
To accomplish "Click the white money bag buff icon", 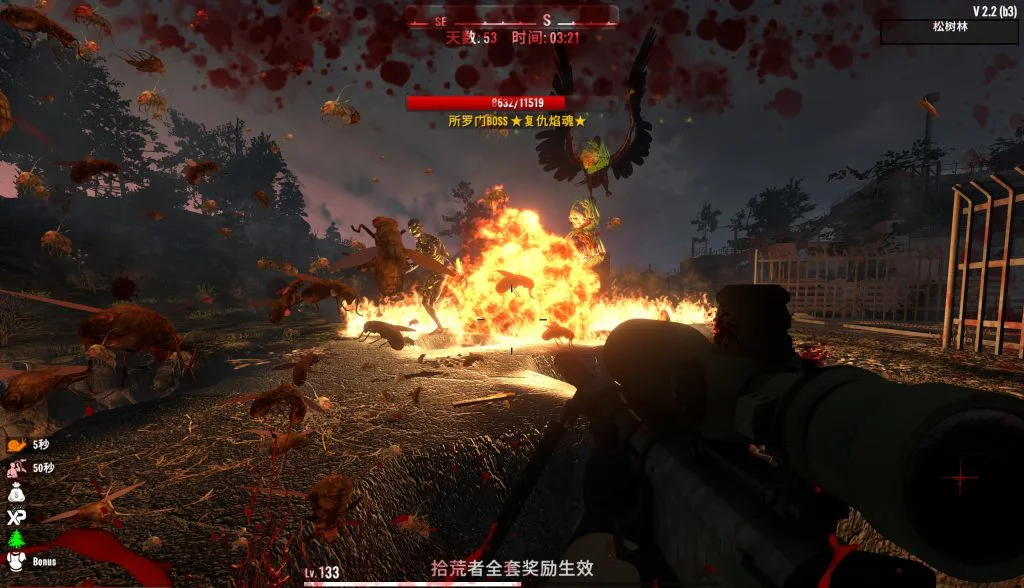I will pyautogui.click(x=14, y=492).
